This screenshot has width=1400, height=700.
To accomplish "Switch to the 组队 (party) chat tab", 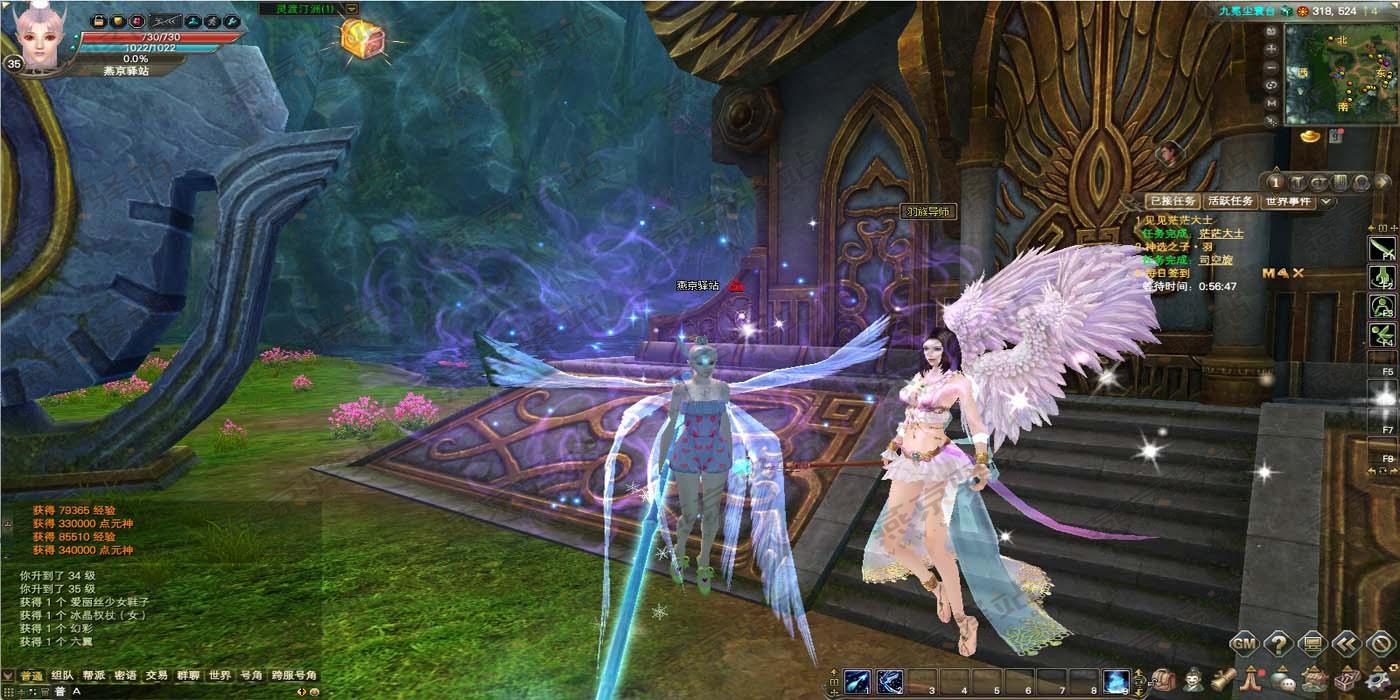I will (62, 676).
